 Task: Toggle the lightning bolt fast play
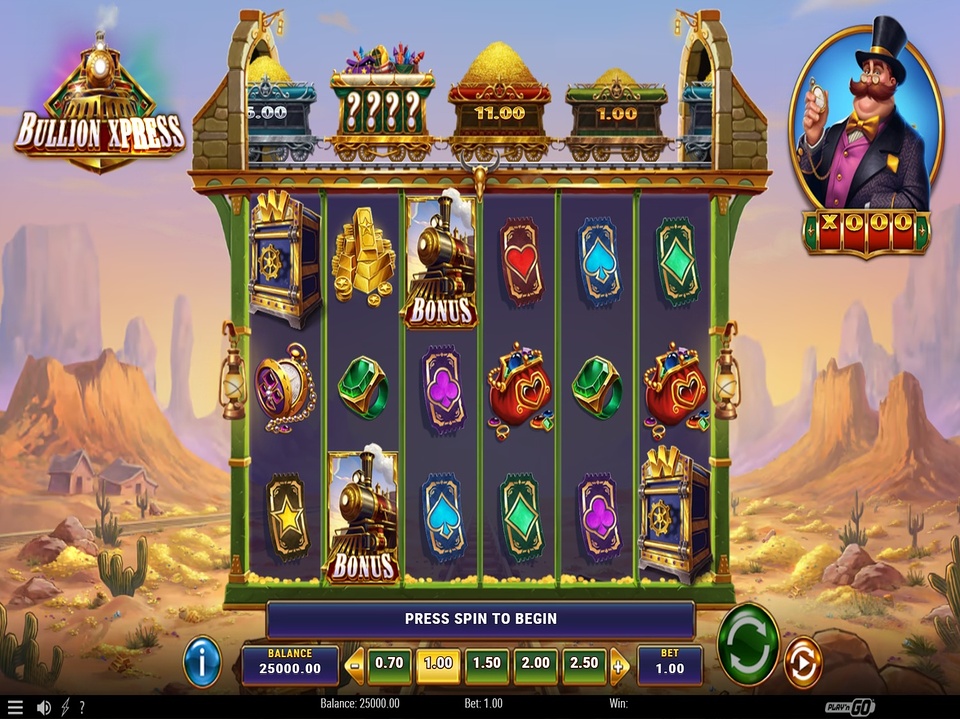tap(65, 707)
